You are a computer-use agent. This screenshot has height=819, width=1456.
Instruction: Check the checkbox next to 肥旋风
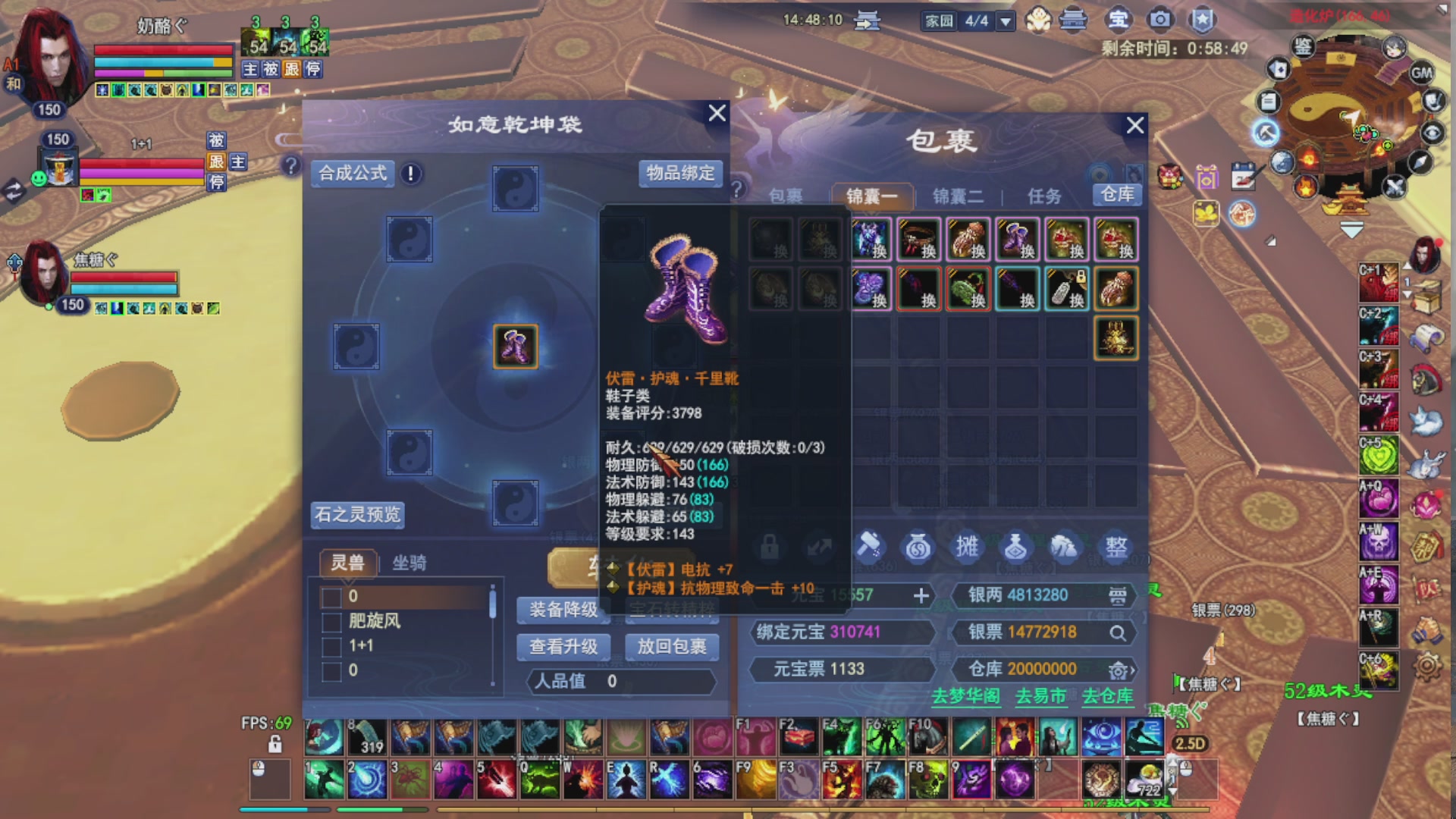click(x=331, y=622)
